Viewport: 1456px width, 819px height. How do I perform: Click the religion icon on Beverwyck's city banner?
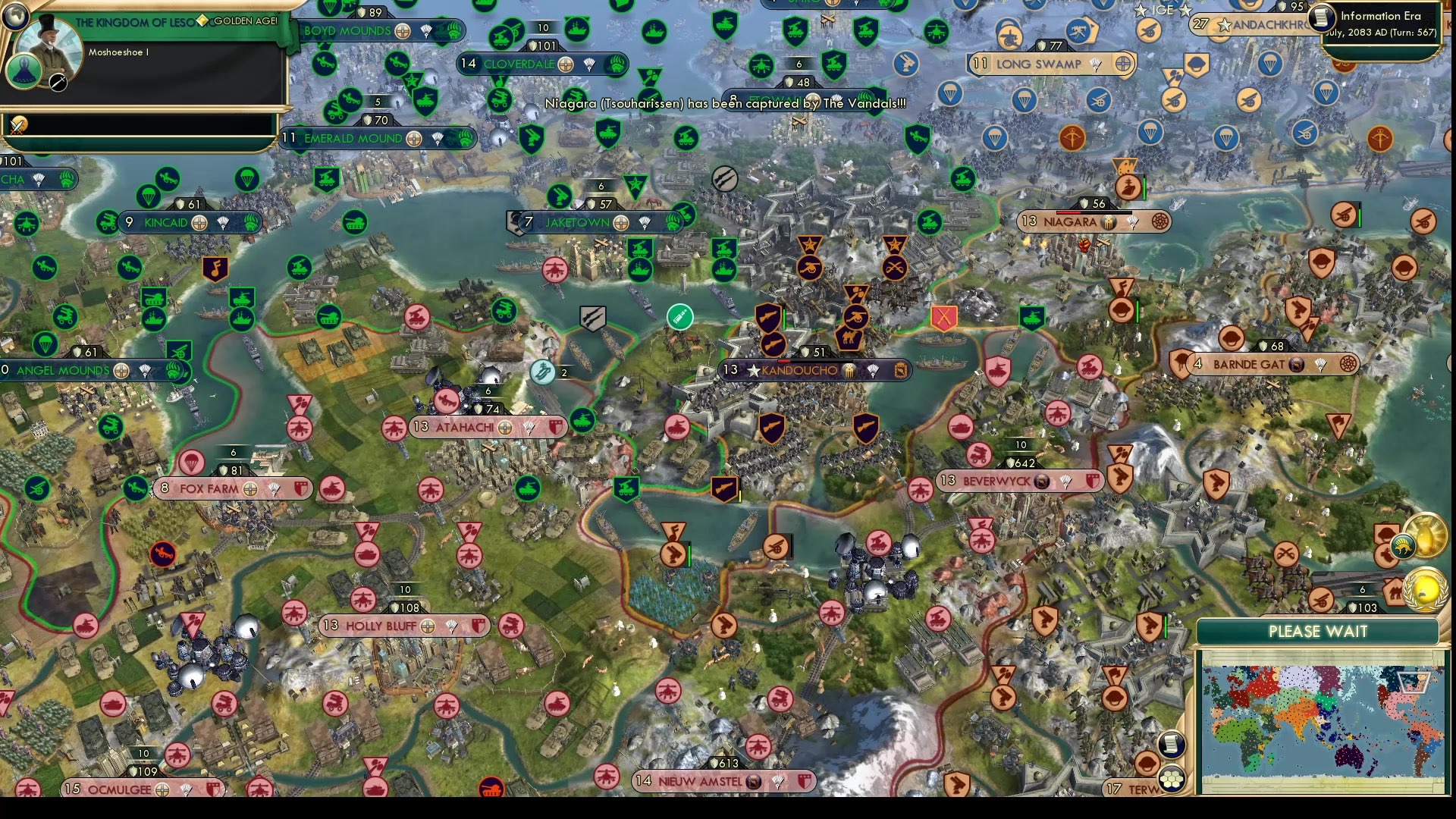(x=1041, y=481)
